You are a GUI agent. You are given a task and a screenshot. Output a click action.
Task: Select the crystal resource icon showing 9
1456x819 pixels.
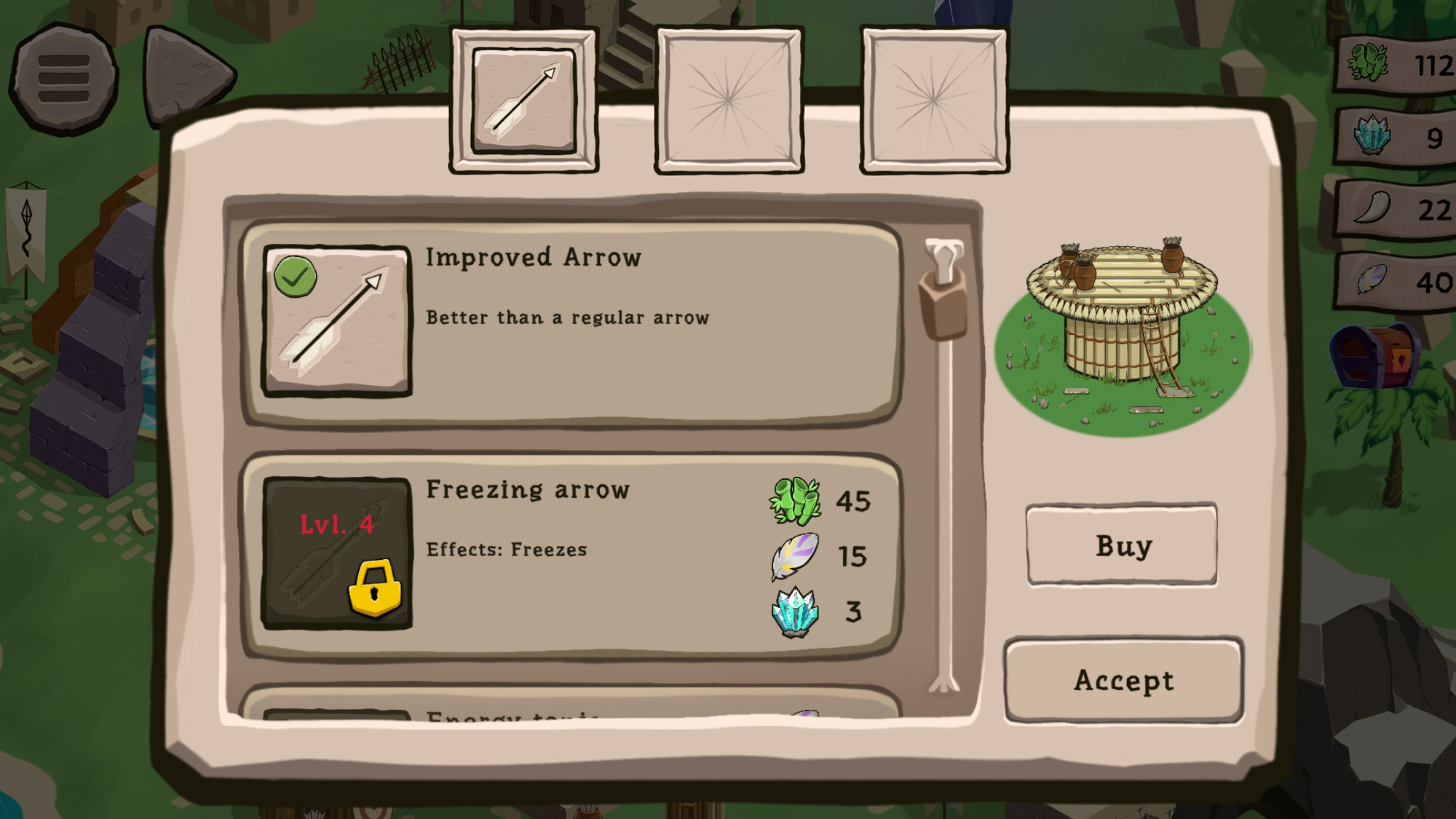[x=1372, y=136]
